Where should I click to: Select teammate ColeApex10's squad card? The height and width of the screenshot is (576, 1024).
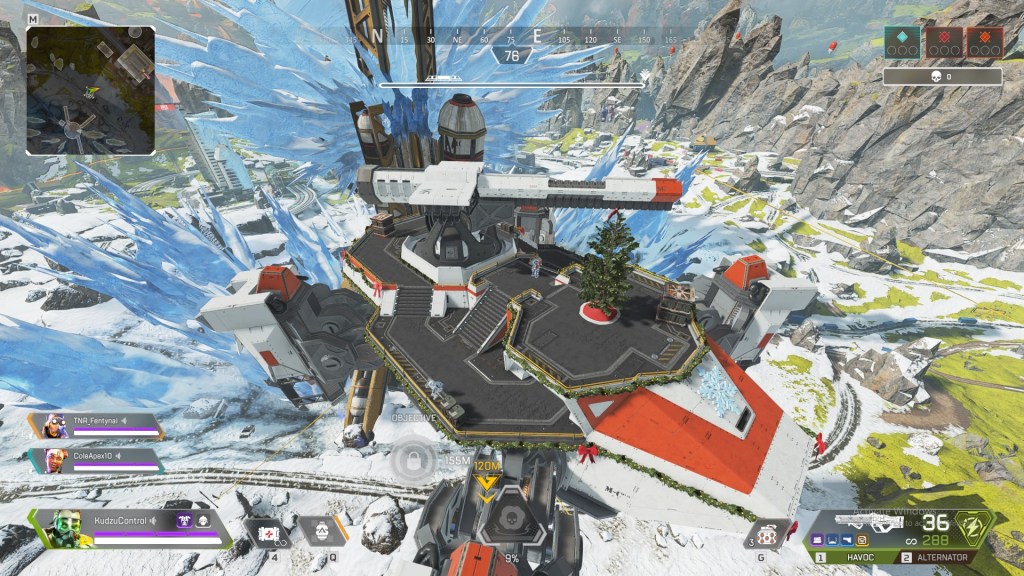pyautogui.click(x=98, y=460)
